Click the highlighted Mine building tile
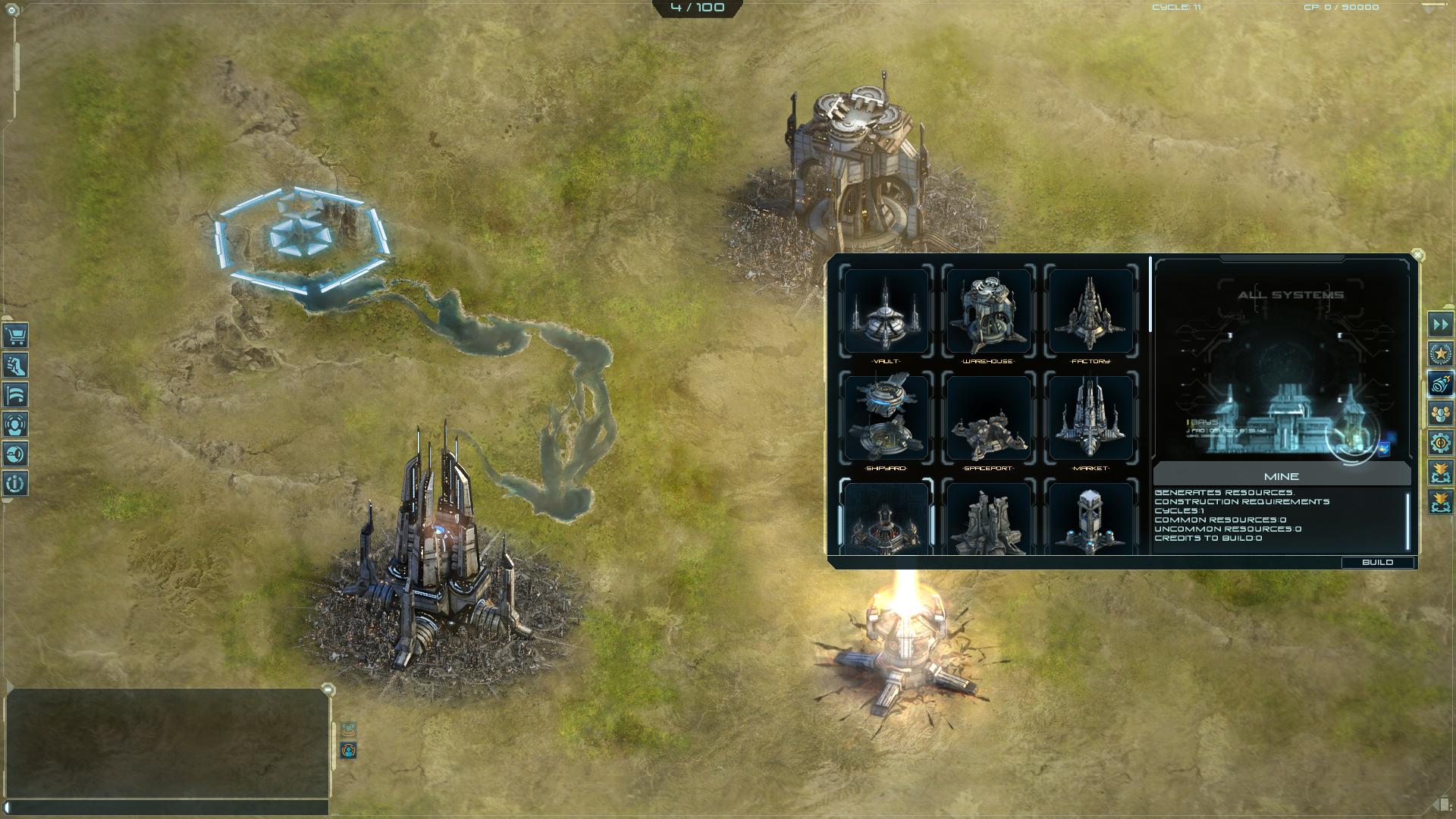The width and height of the screenshot is (1456, 819). pyautogui.click(x=886, y=519)
